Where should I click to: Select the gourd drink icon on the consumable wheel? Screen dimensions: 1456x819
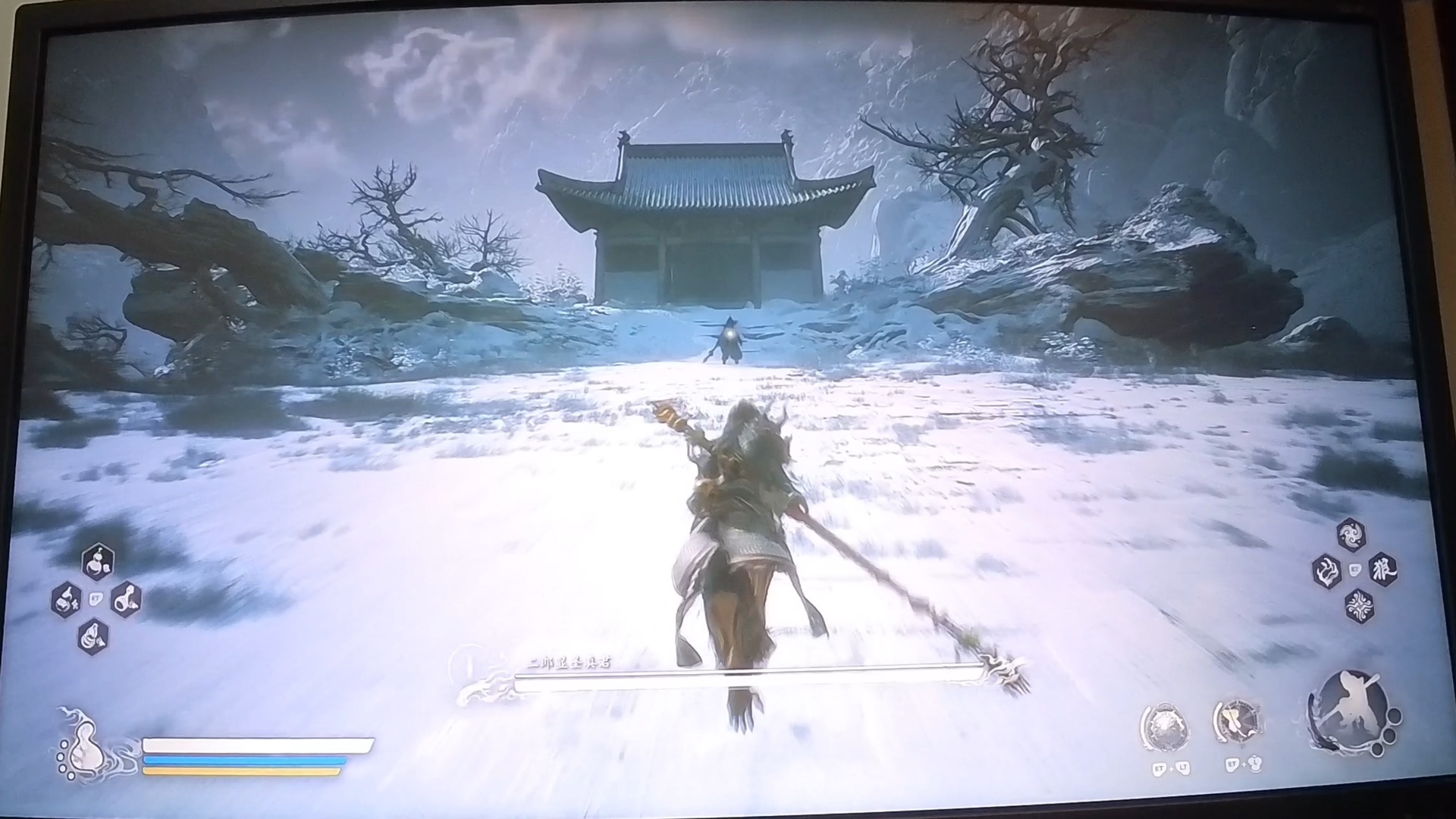click(97, 562)
